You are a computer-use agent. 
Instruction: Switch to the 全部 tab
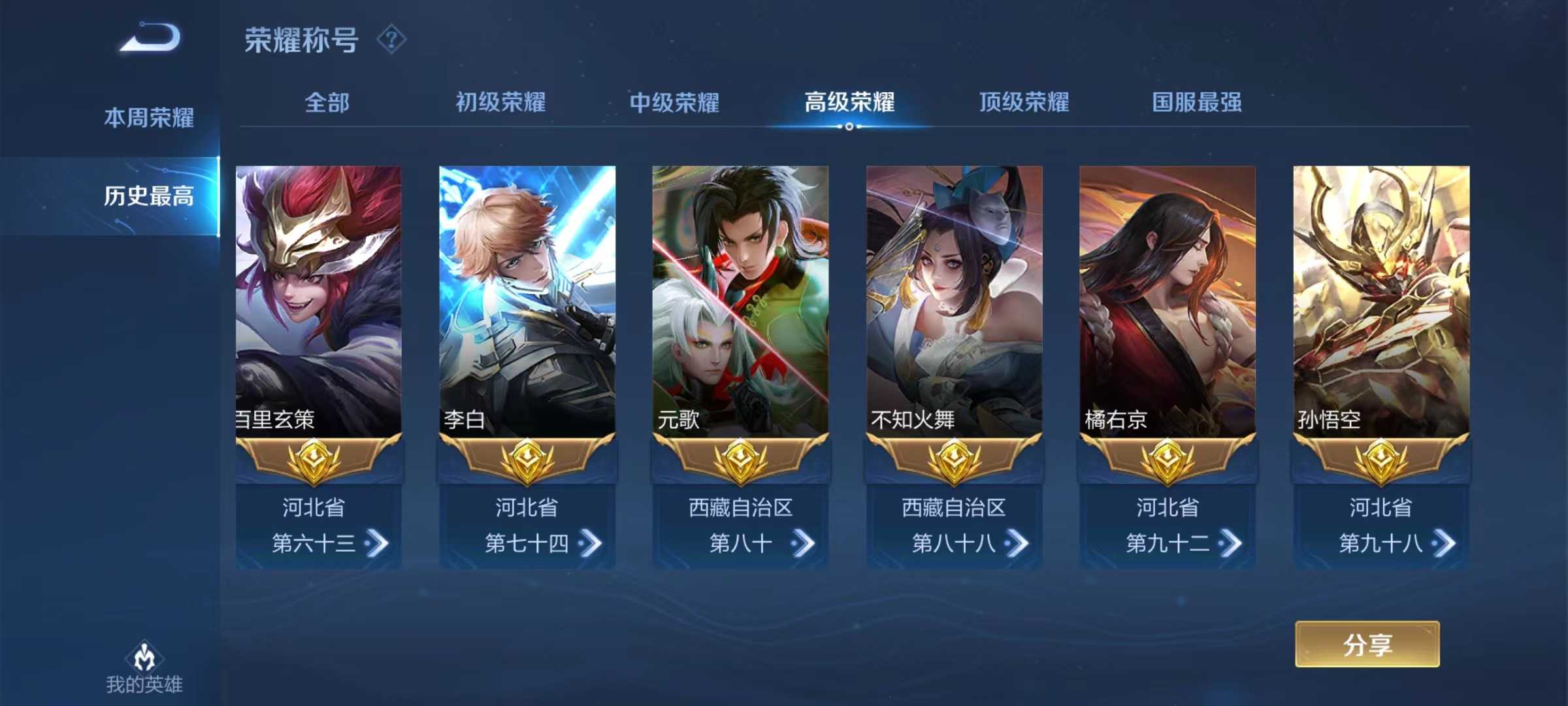(327, 103)
